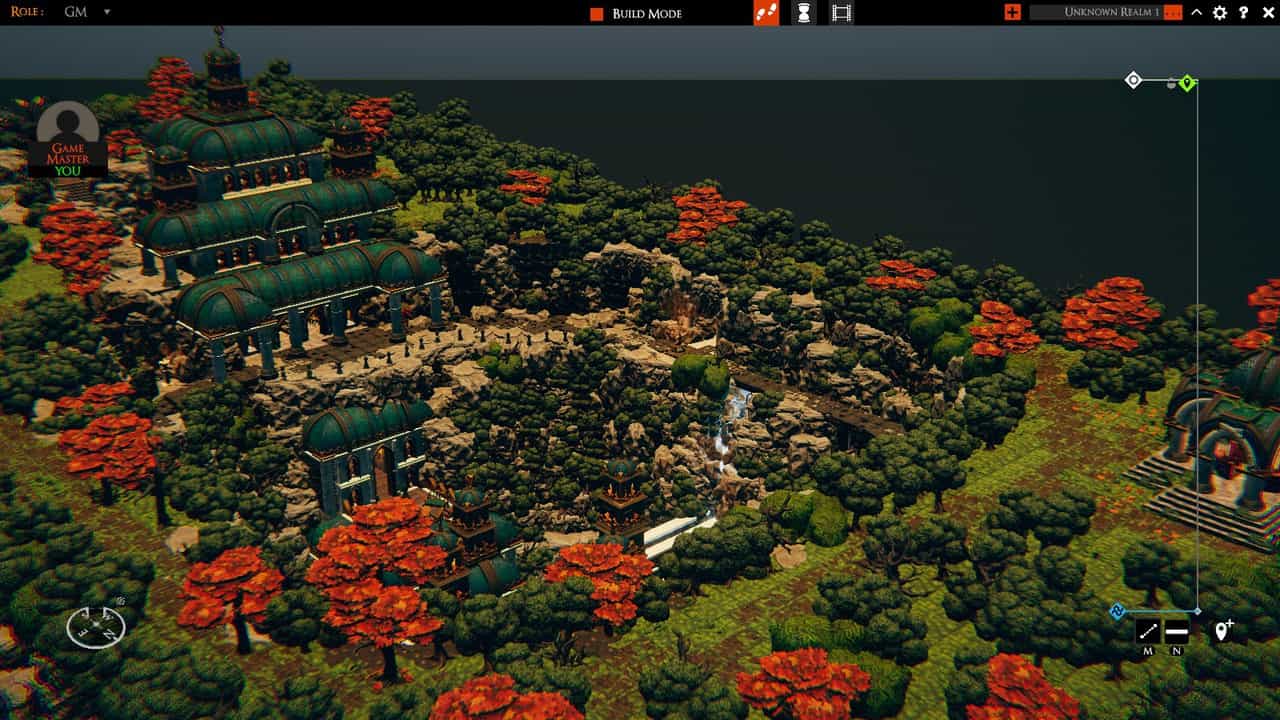Click the blue water level marker
Screen dimensions: 1280x720
click(x=1118, y=611)
